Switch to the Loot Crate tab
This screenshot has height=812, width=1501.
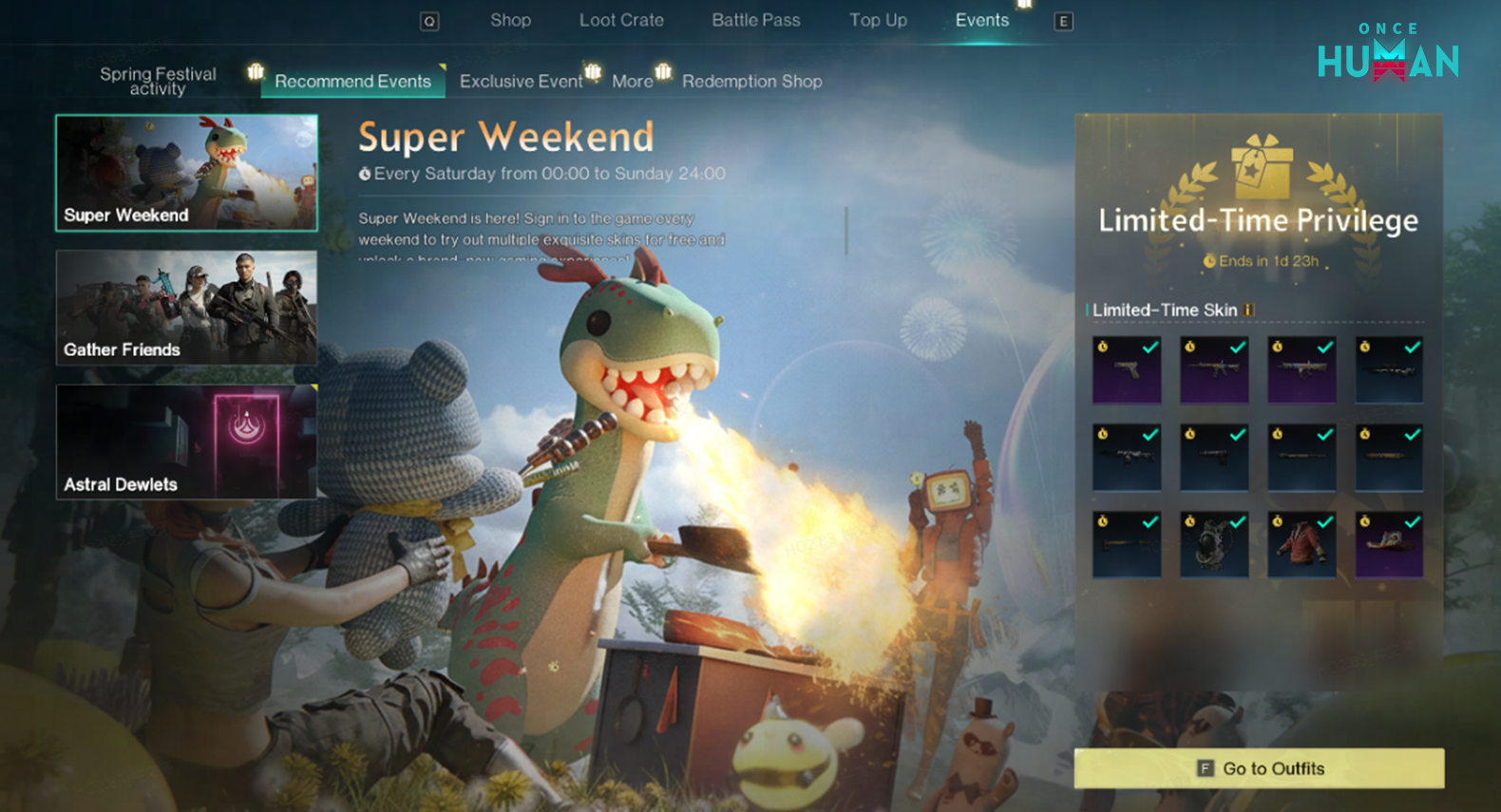click(x=621, y=20)
